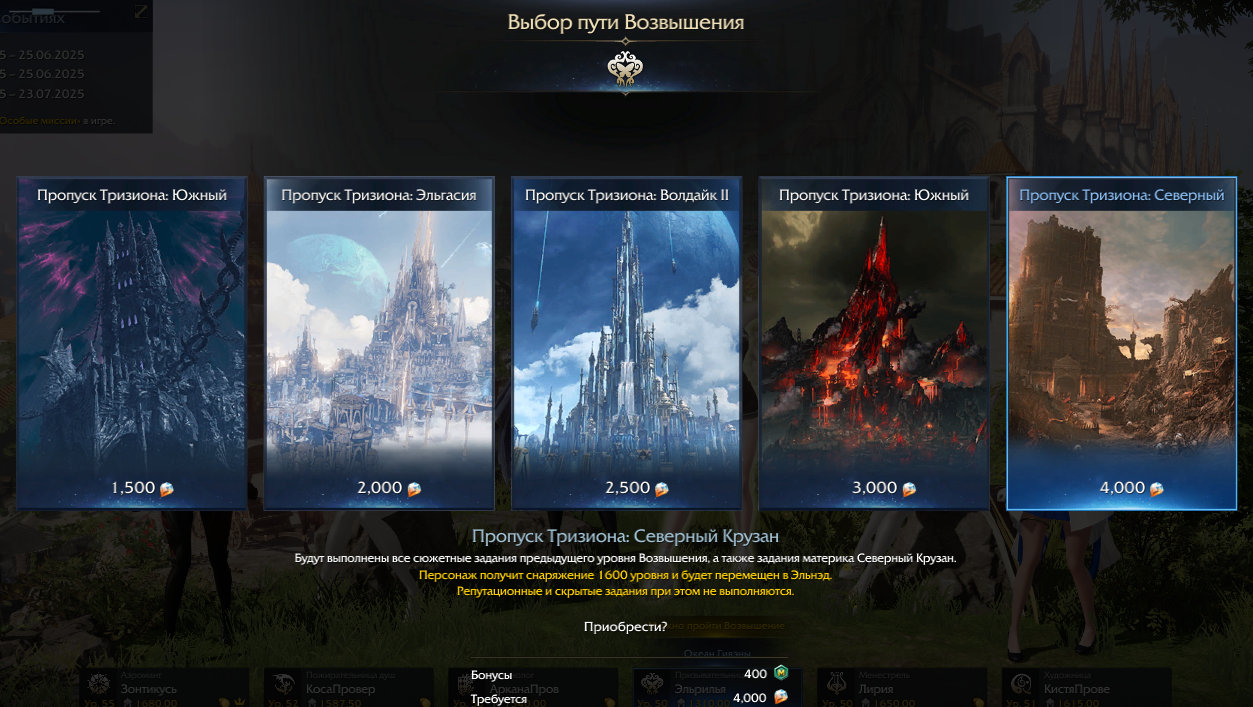
Task: Choose the Пропуск Тризиона: Северный card
Action: point(1121,343)
